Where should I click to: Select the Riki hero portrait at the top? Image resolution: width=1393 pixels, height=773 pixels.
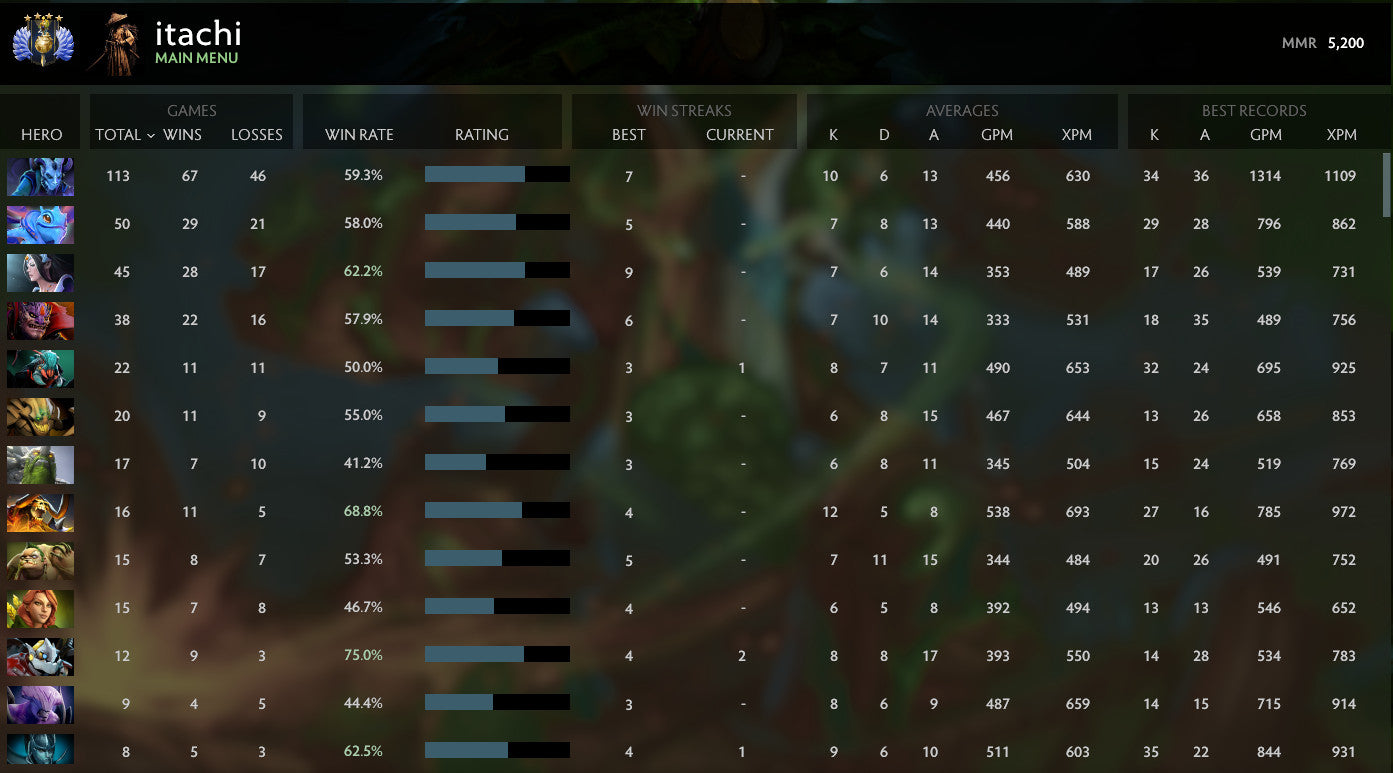click(x=40, y=177)
